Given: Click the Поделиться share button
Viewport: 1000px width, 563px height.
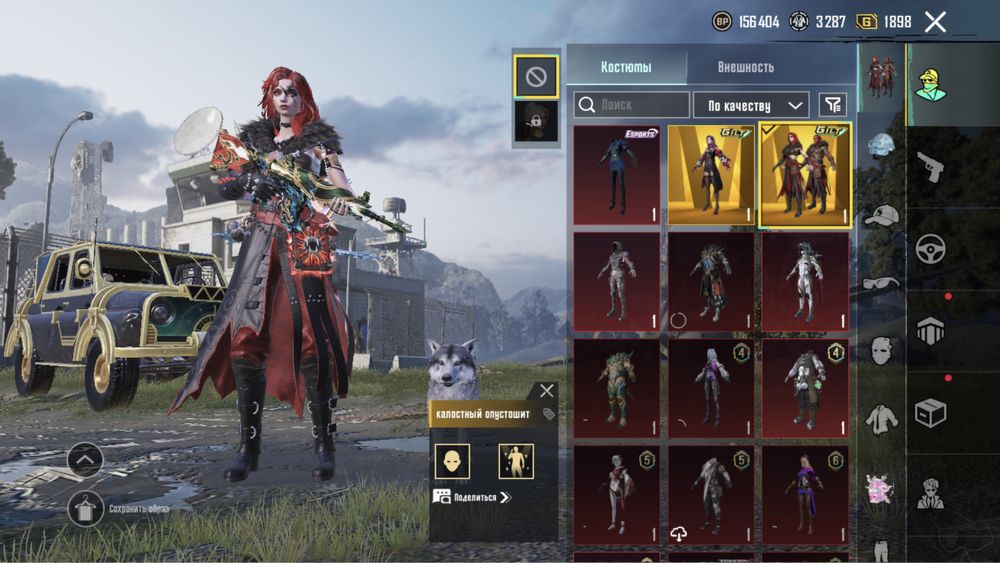Looking at the screenshot, I should coord(472,497).
